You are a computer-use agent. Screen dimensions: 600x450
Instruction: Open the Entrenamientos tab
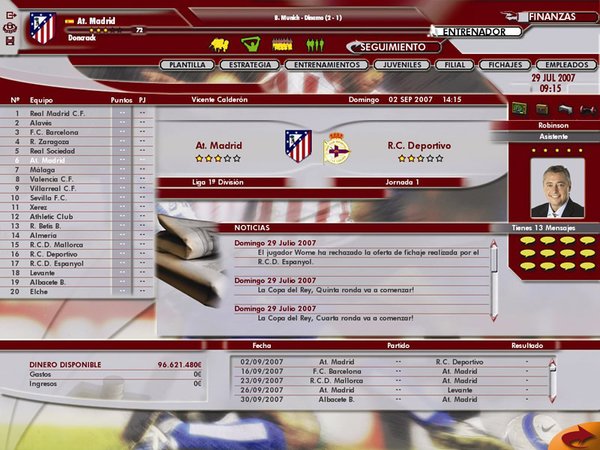(x=322, y=65)
